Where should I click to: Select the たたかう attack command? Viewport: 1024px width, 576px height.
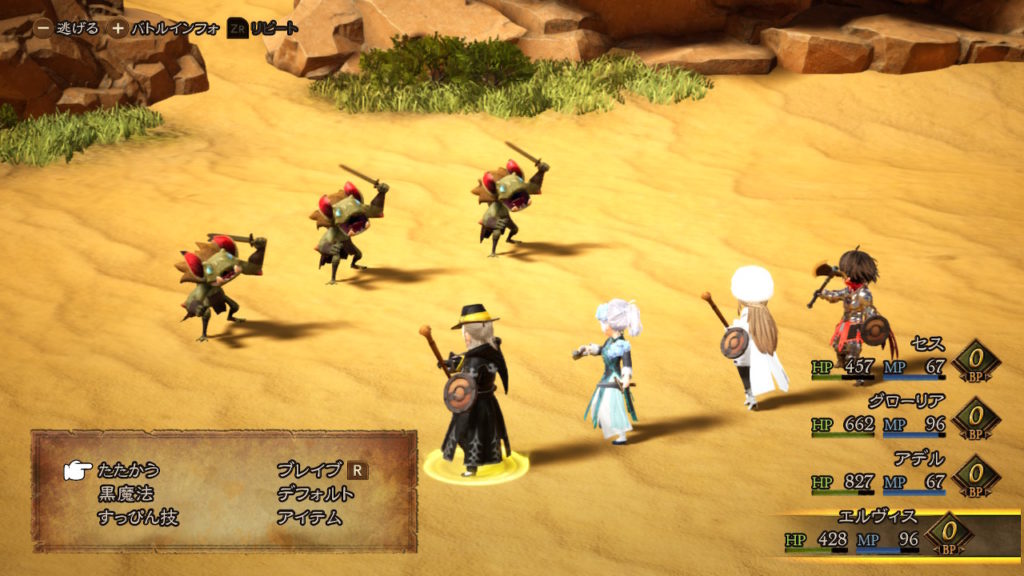pos(128,469)
